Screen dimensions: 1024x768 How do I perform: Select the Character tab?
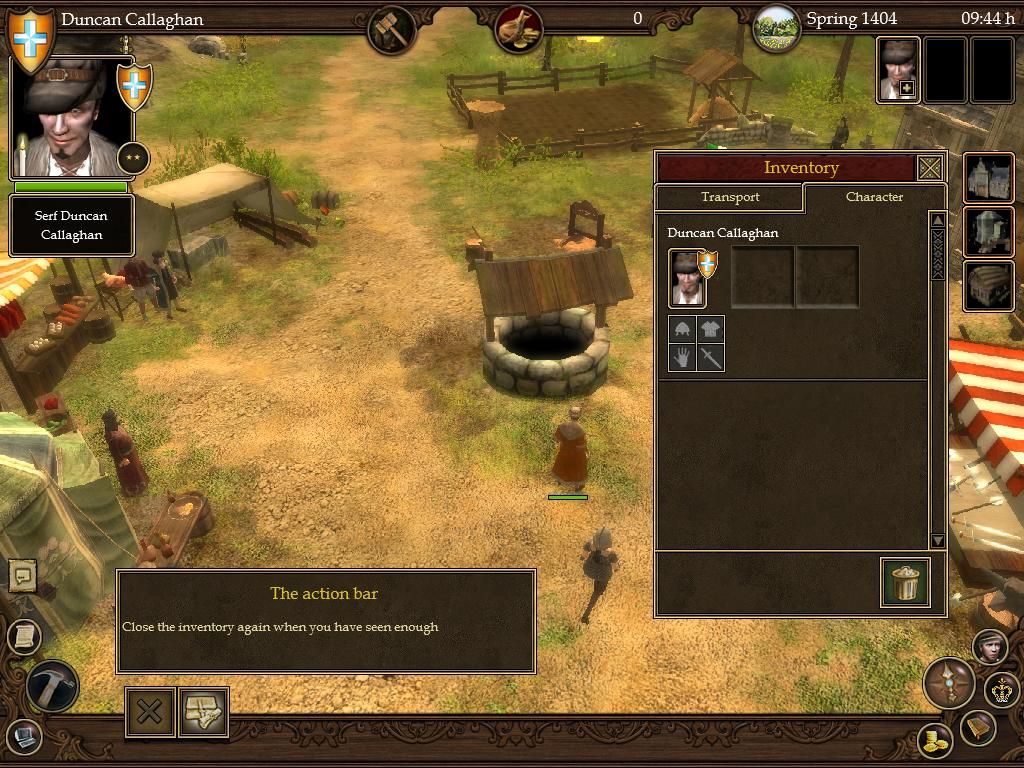(874, 197)
